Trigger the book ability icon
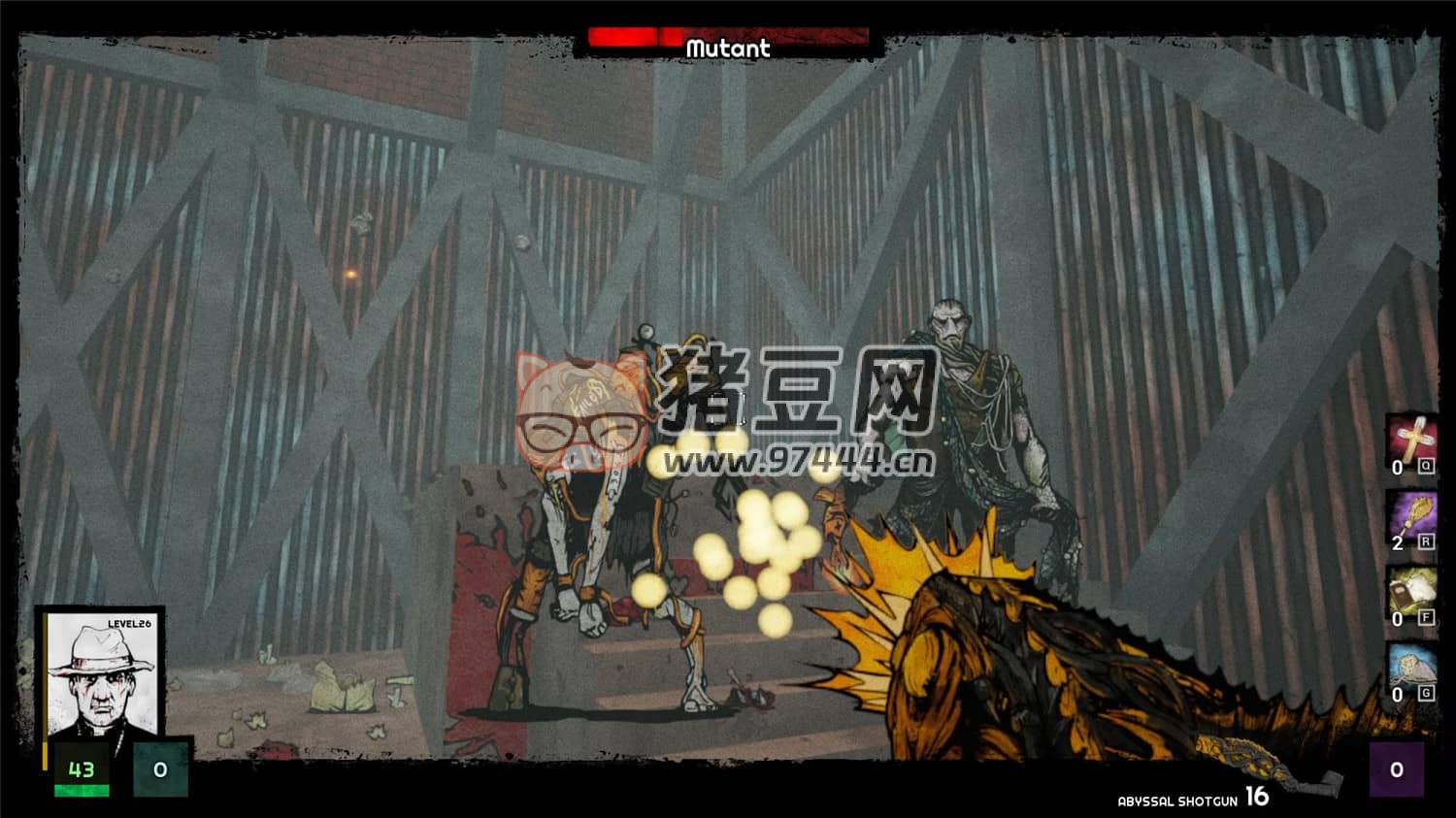This screenshot has width=1456, height=818. 1410,590
